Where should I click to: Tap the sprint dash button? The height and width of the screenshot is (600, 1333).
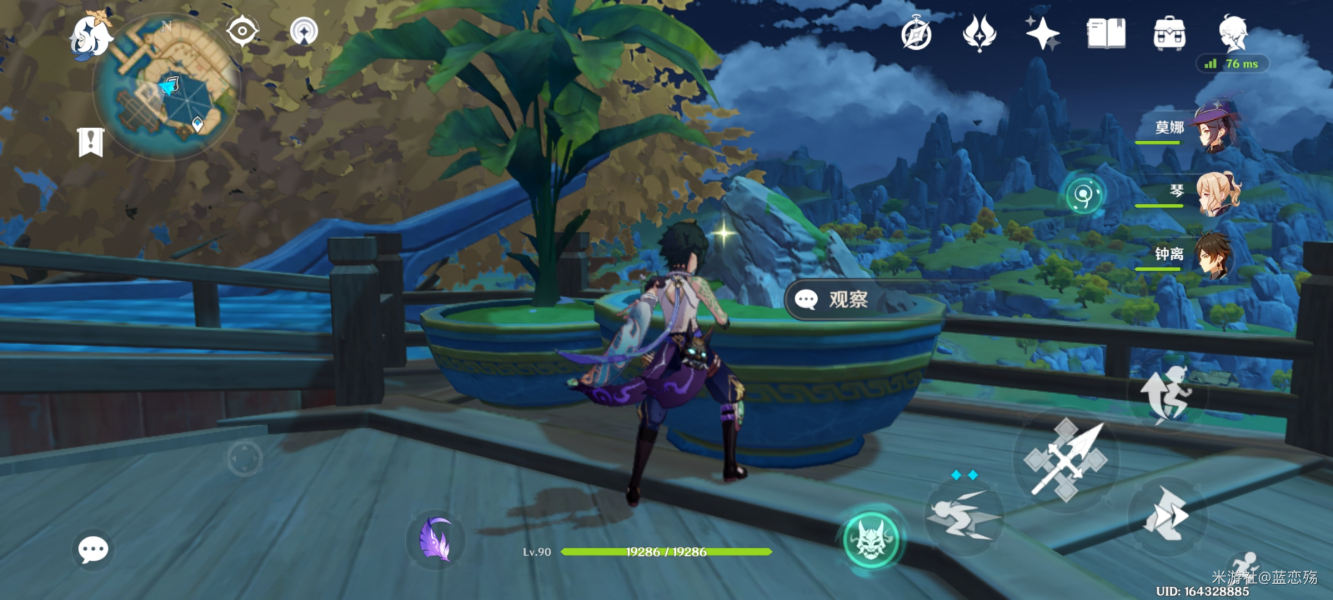click(x=1166, y=516)
